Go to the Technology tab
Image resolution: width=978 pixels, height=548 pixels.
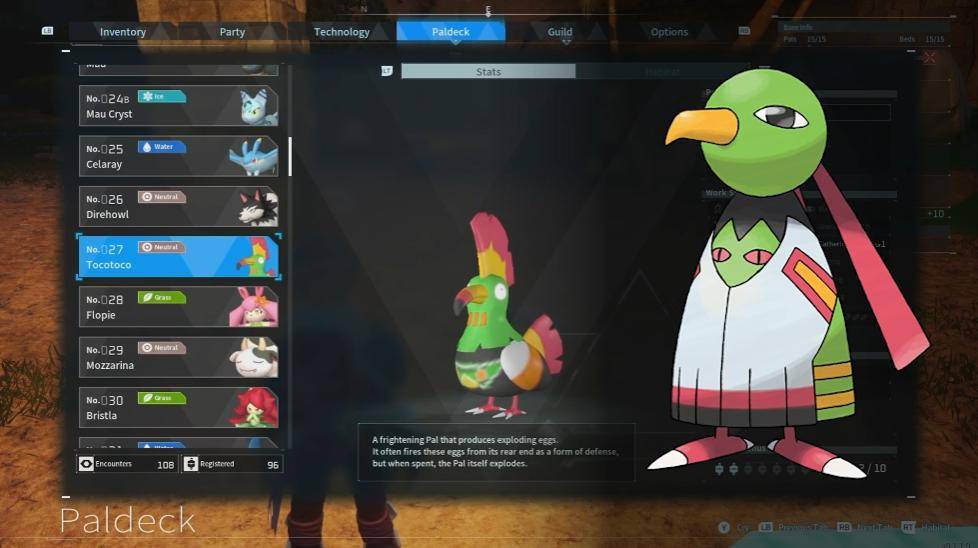point(342,32)
